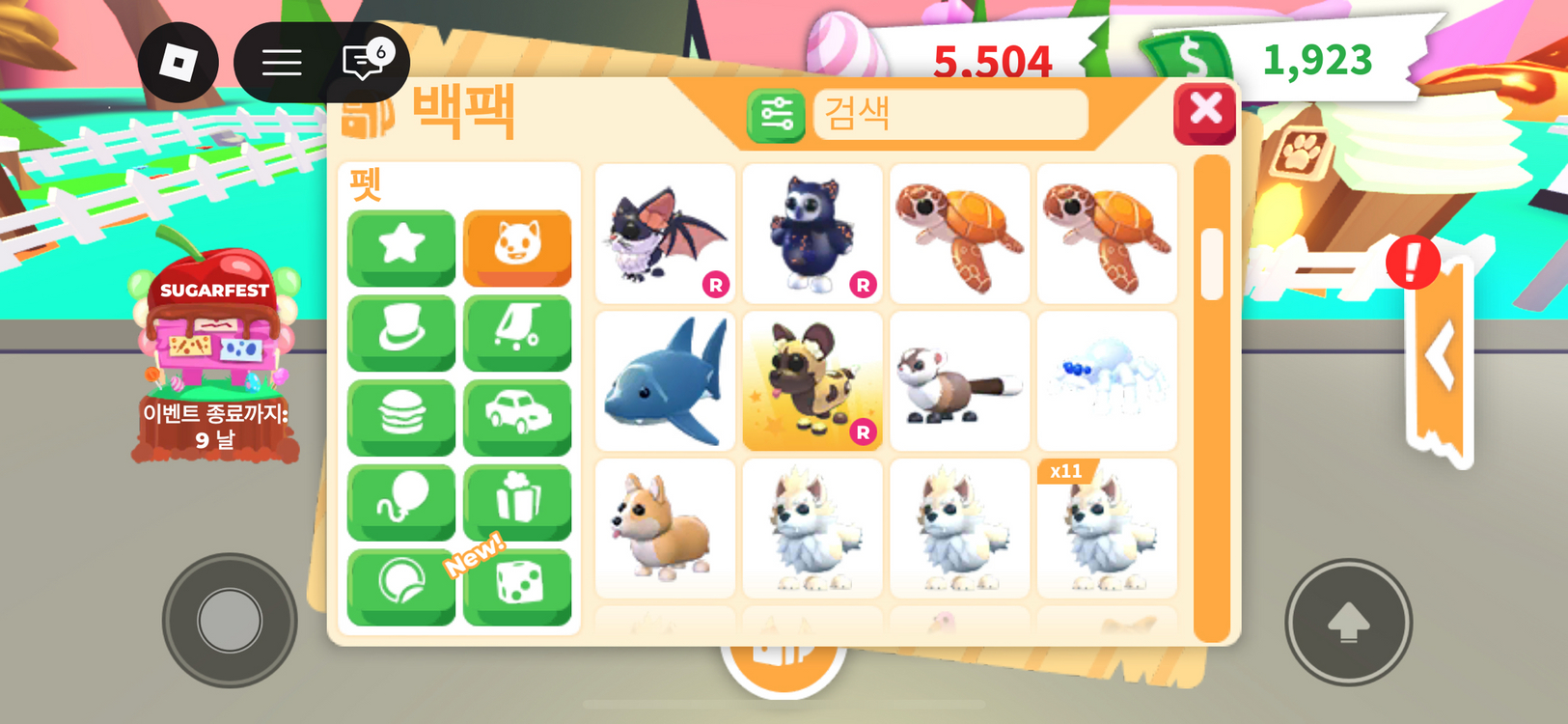Collapse the backpack using the X button
1568x724 pixels.
(1204, 110)
